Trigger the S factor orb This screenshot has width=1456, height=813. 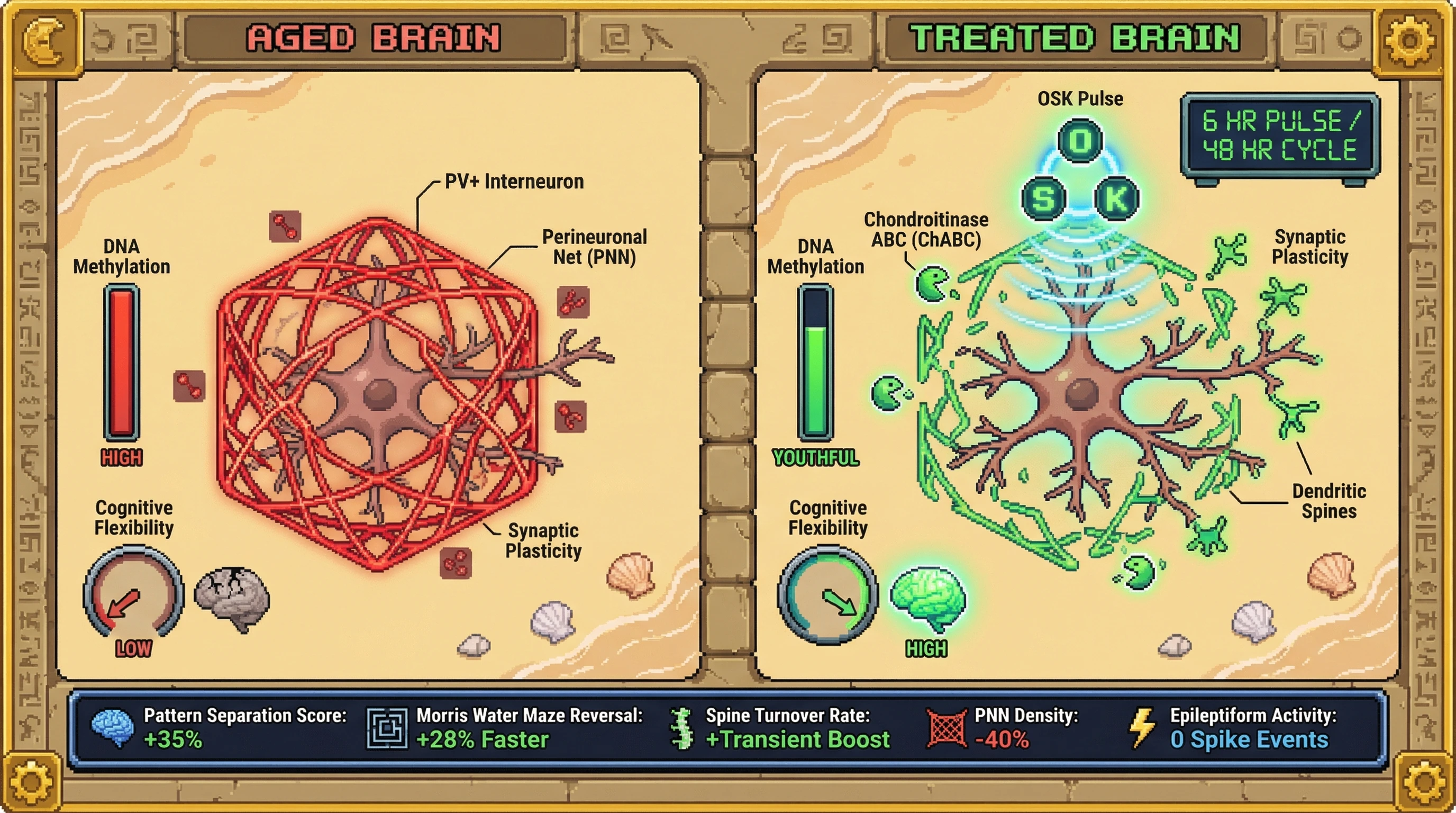(x=1043, y=199)
